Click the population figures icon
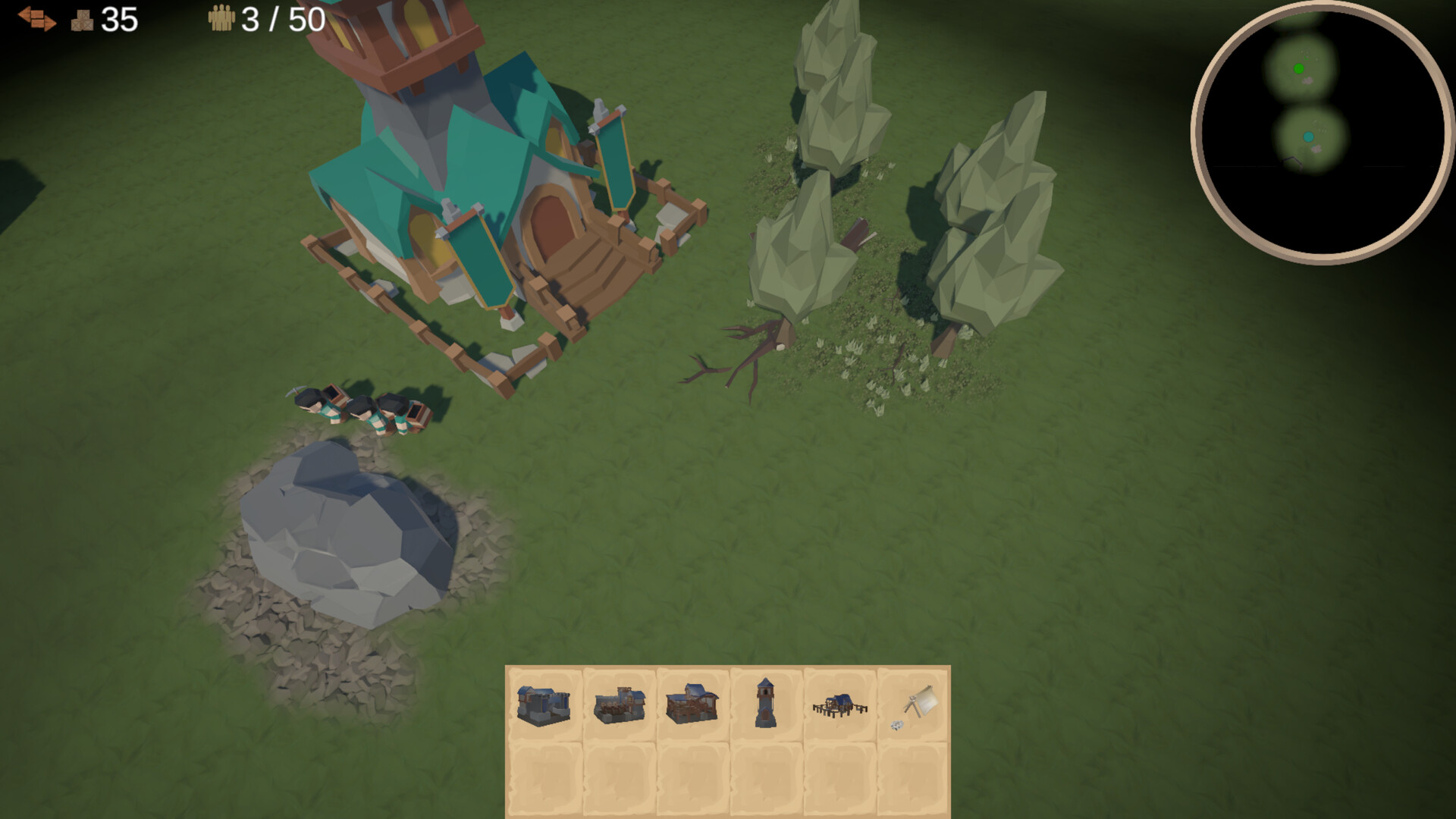This screenshot has width=1456, height=819. click(x=221, y=18)
